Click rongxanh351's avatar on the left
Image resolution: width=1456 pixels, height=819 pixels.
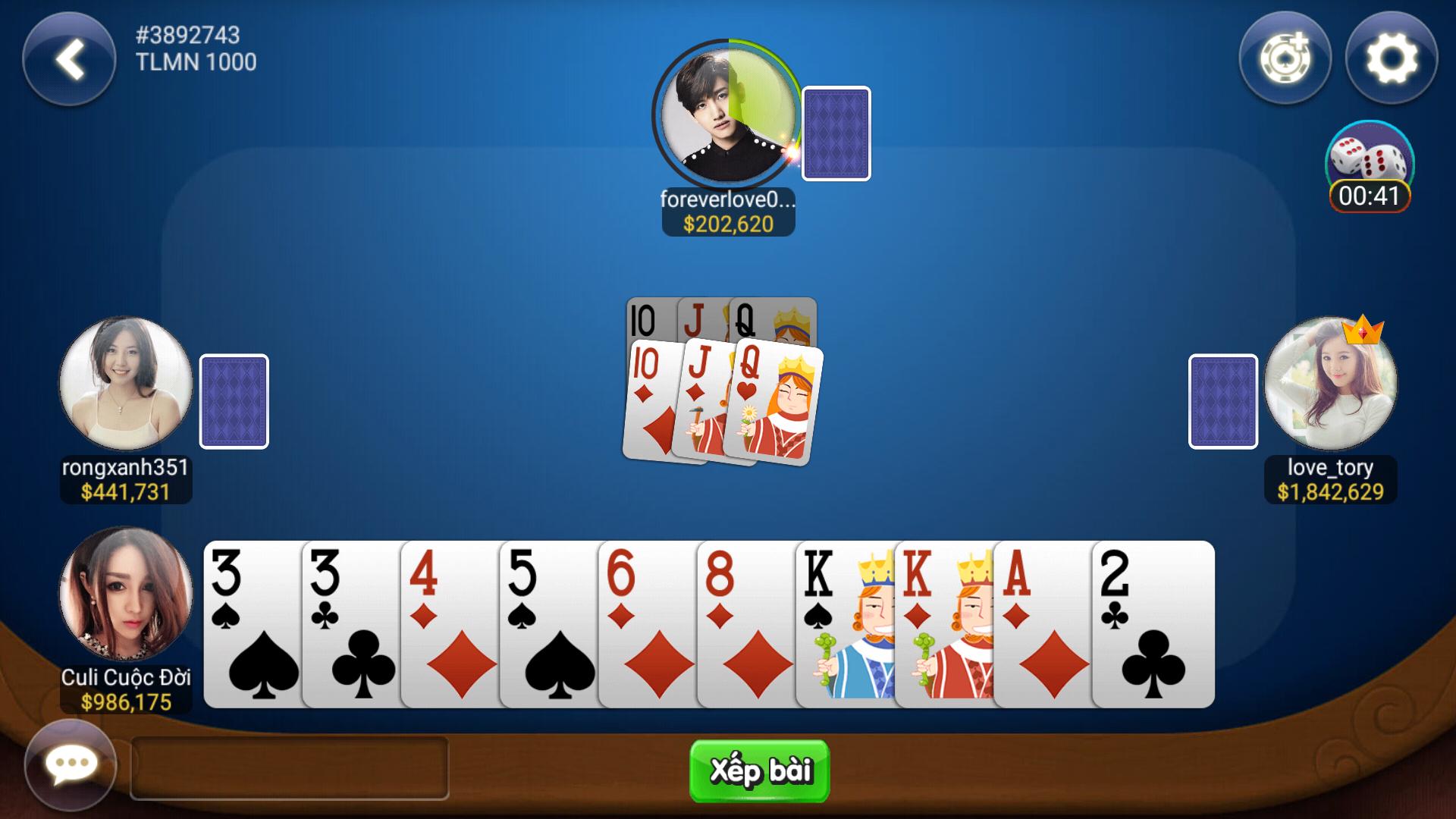coord(125,385)
